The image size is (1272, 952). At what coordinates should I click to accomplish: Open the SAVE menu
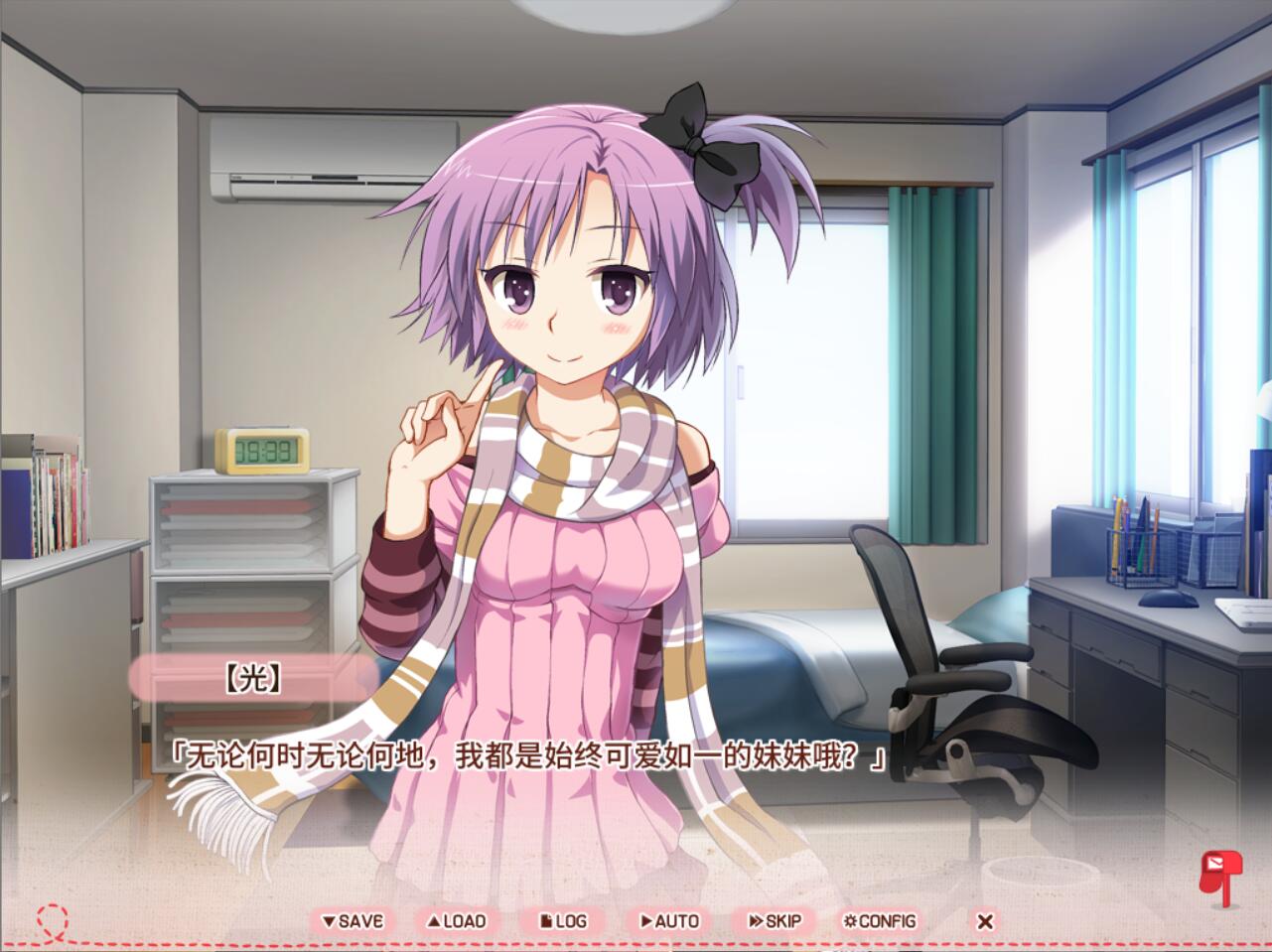pos(353,921)
